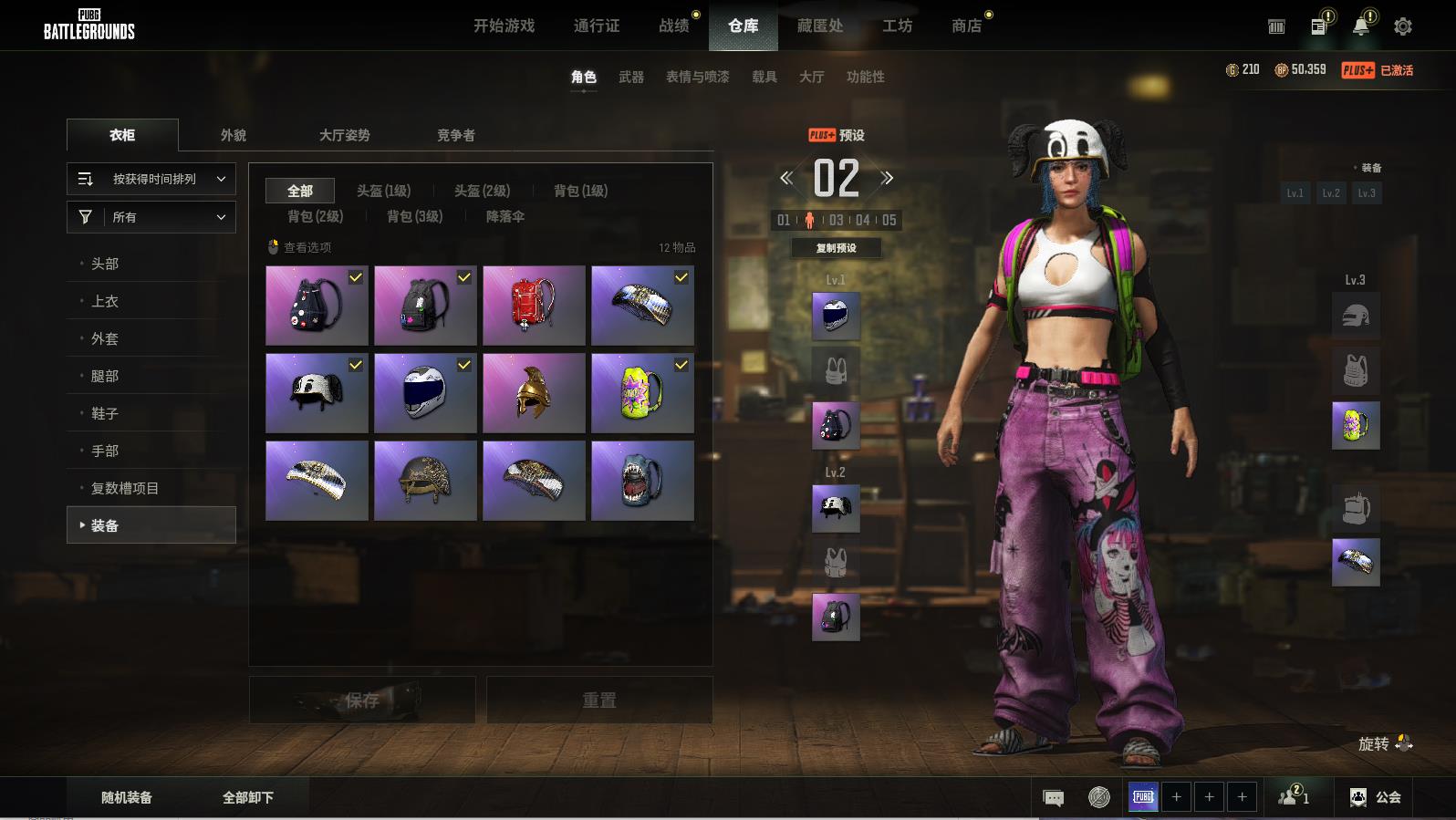Open the 开始游戏 (Start Game) menu

(504, 26)
